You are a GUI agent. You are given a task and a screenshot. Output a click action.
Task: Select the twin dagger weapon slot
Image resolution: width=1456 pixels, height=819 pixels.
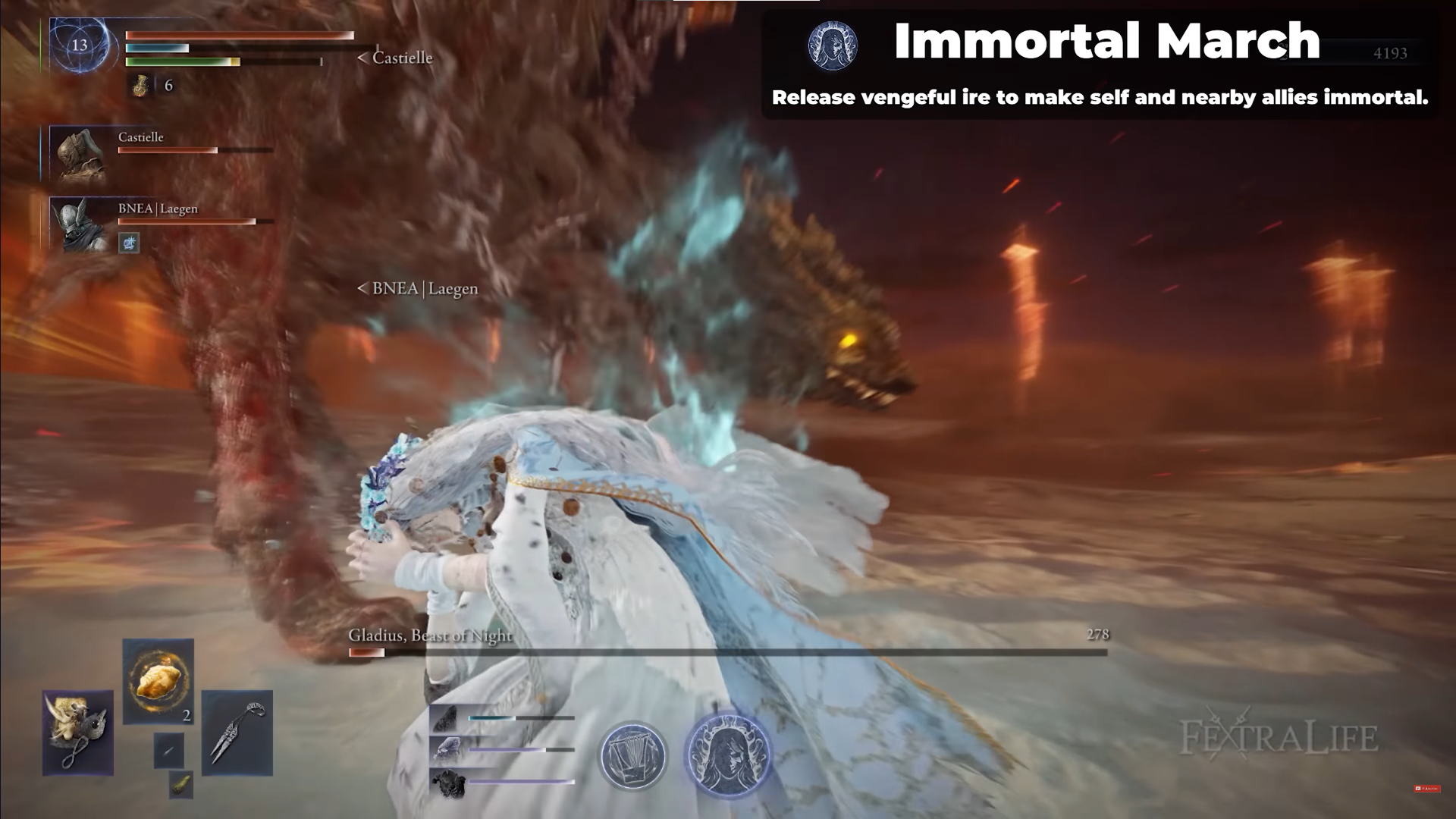(237, 733)
